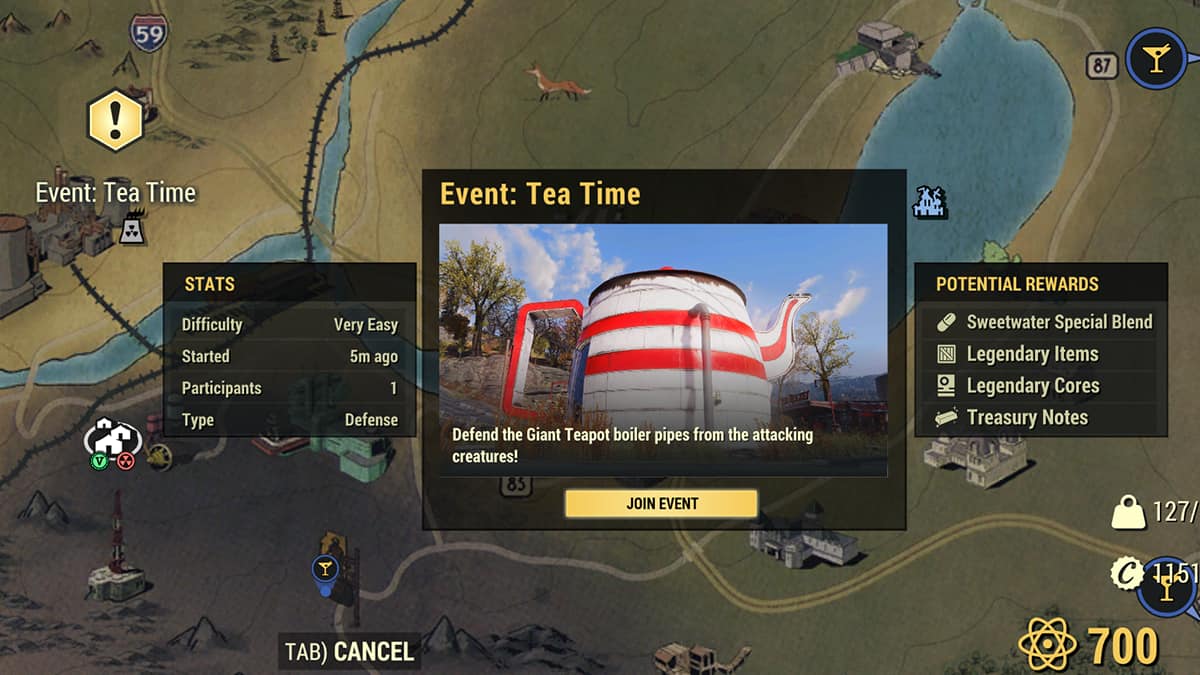
Task: Select the blue ruined building map marker
Action: coord(929,202)
